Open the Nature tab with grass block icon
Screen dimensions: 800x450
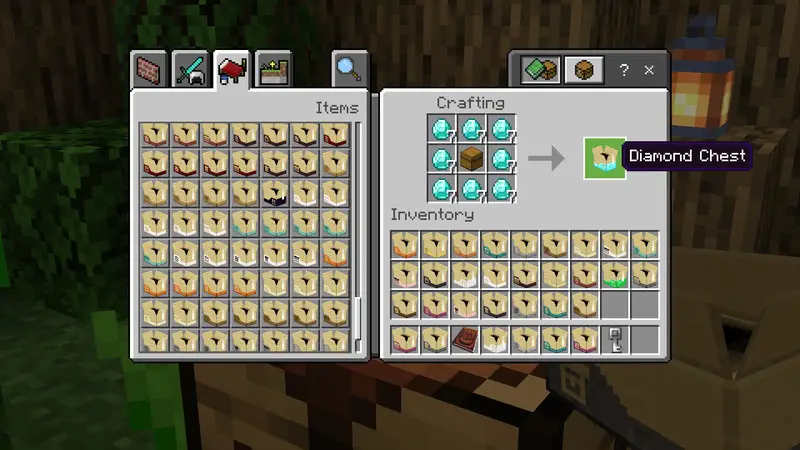(x=272, y=70)
